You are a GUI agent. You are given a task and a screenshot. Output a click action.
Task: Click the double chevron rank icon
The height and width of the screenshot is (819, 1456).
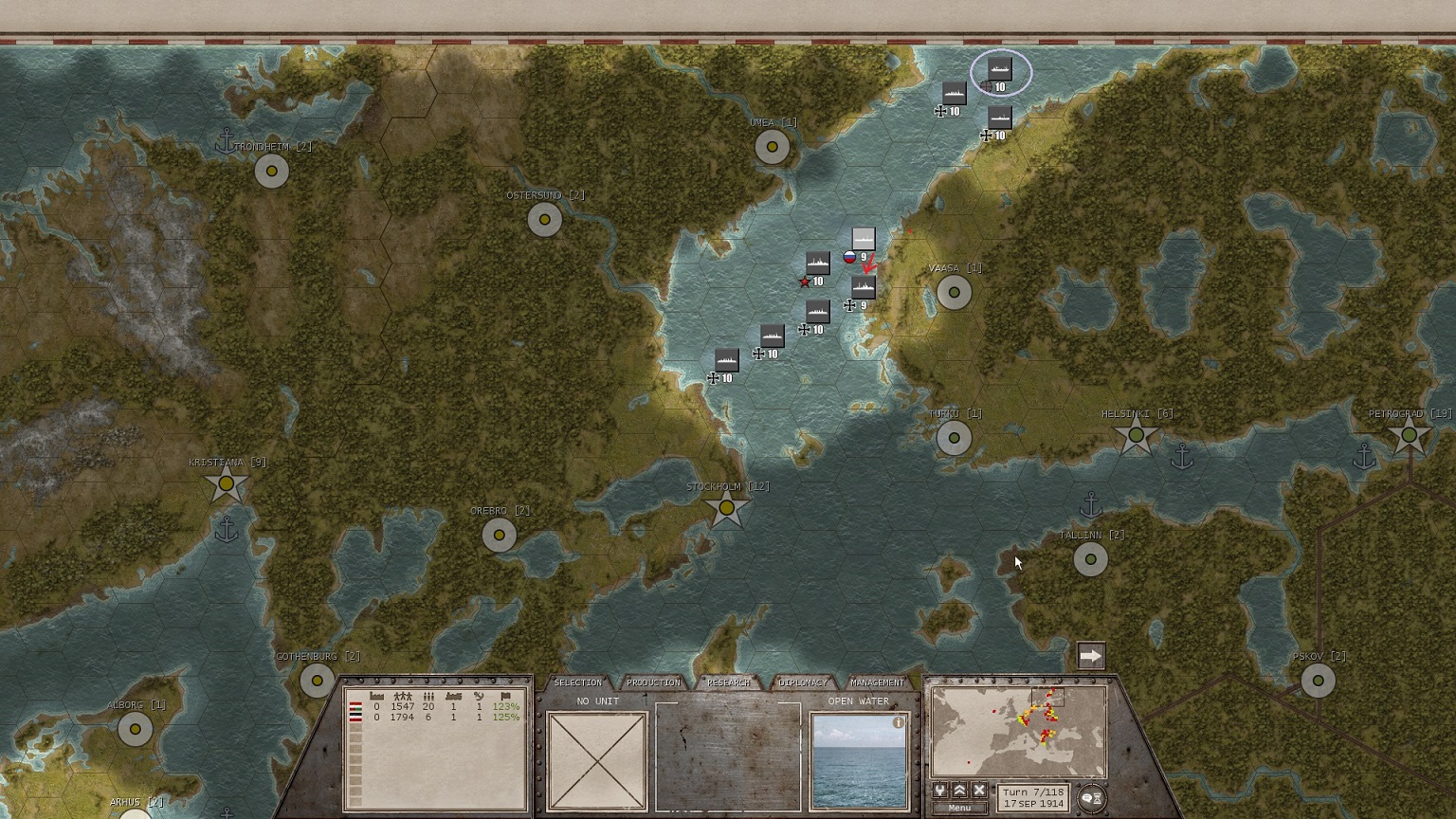pyautogui.click(x=959, y=791)
